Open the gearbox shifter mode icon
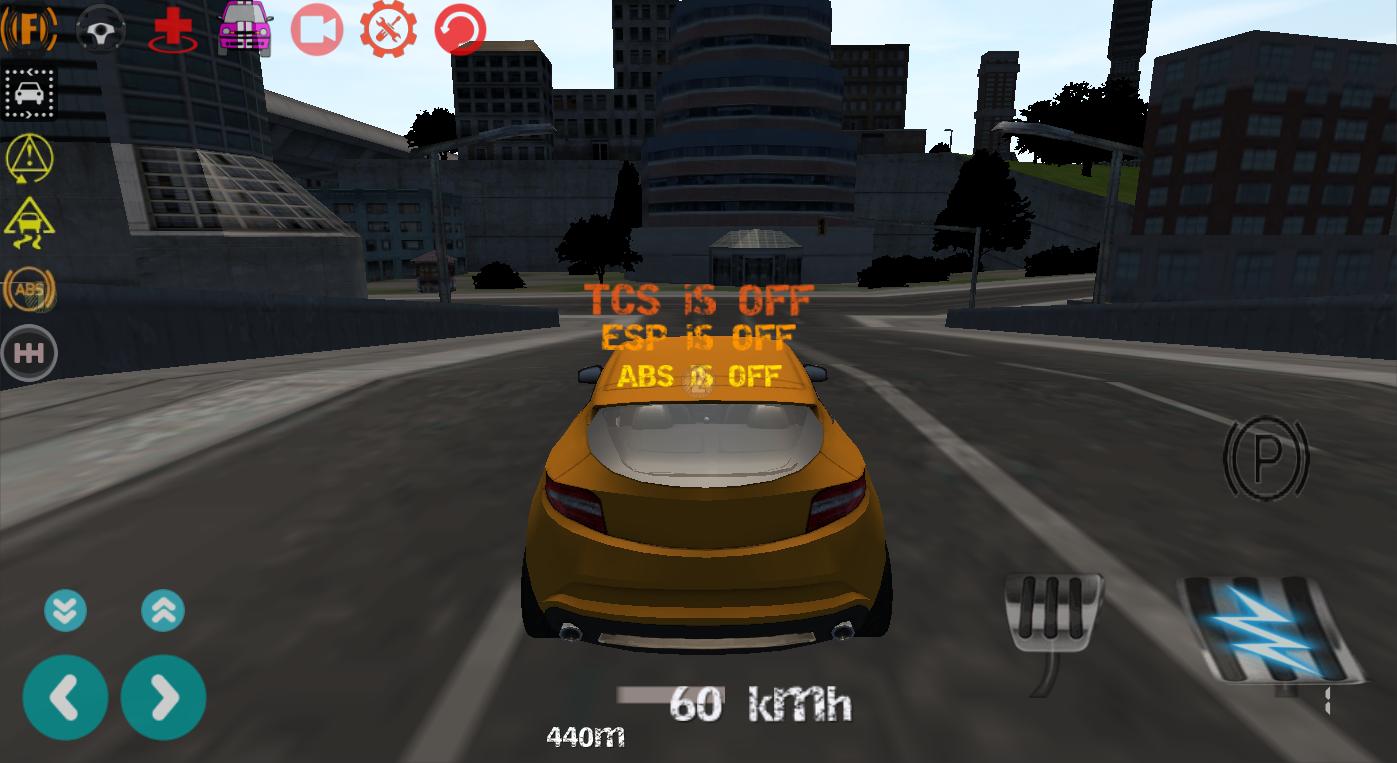The width and height of the screenshot is (1397, 763). point(29,352)
